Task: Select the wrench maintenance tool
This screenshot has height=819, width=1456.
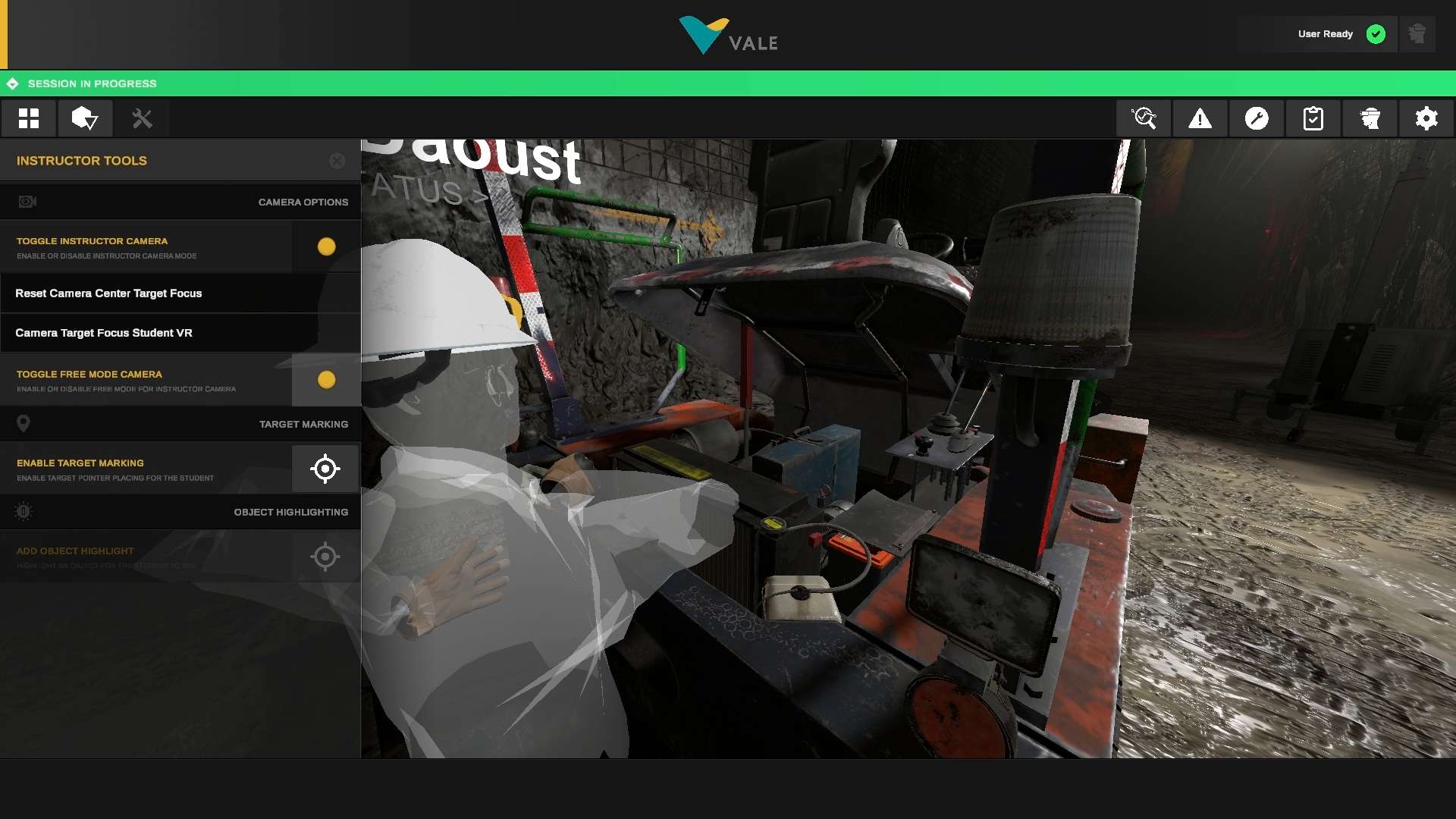Action: tap(1256, 118)
